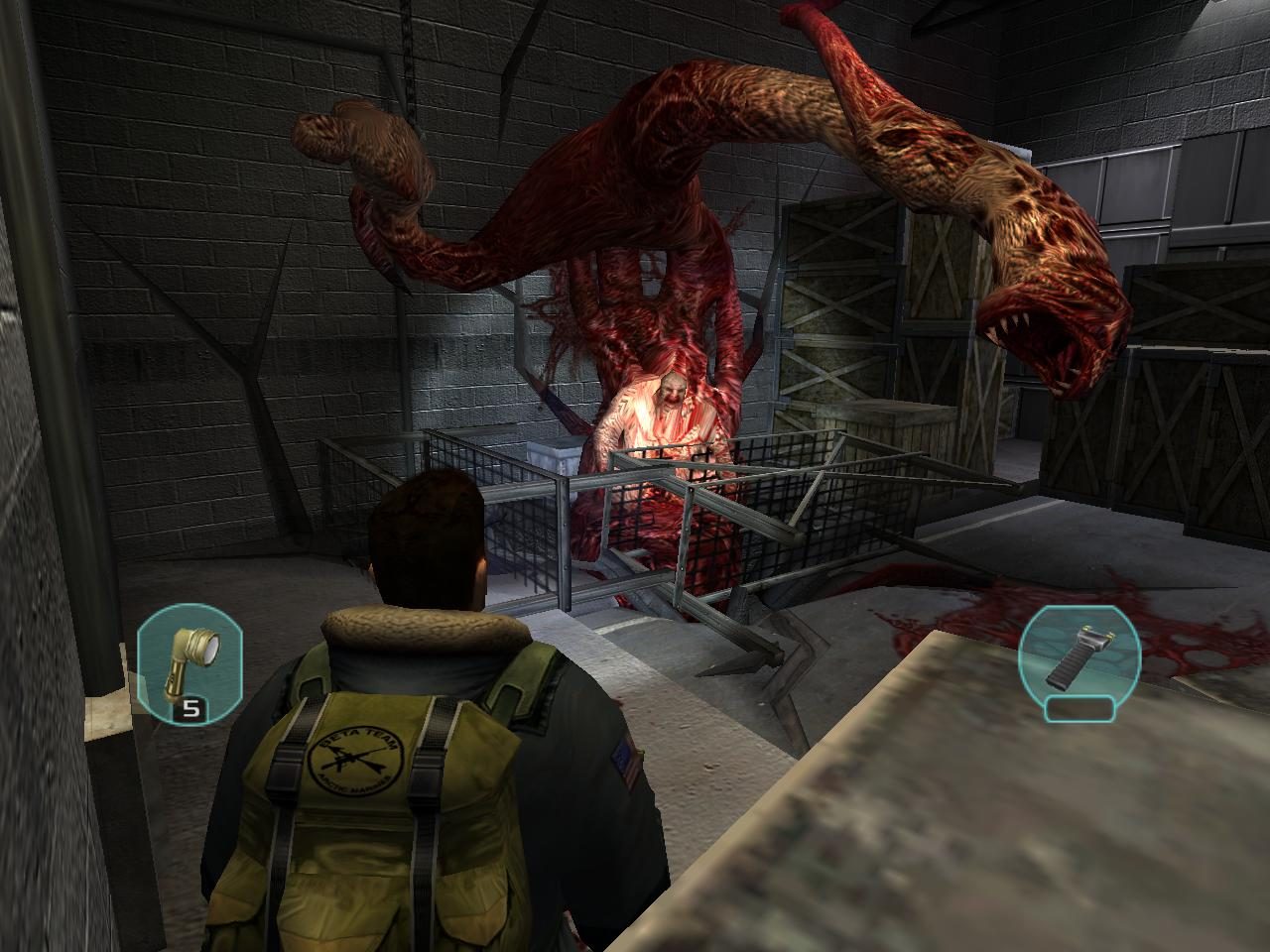Select the flashlight item icon

coord(190,659)
